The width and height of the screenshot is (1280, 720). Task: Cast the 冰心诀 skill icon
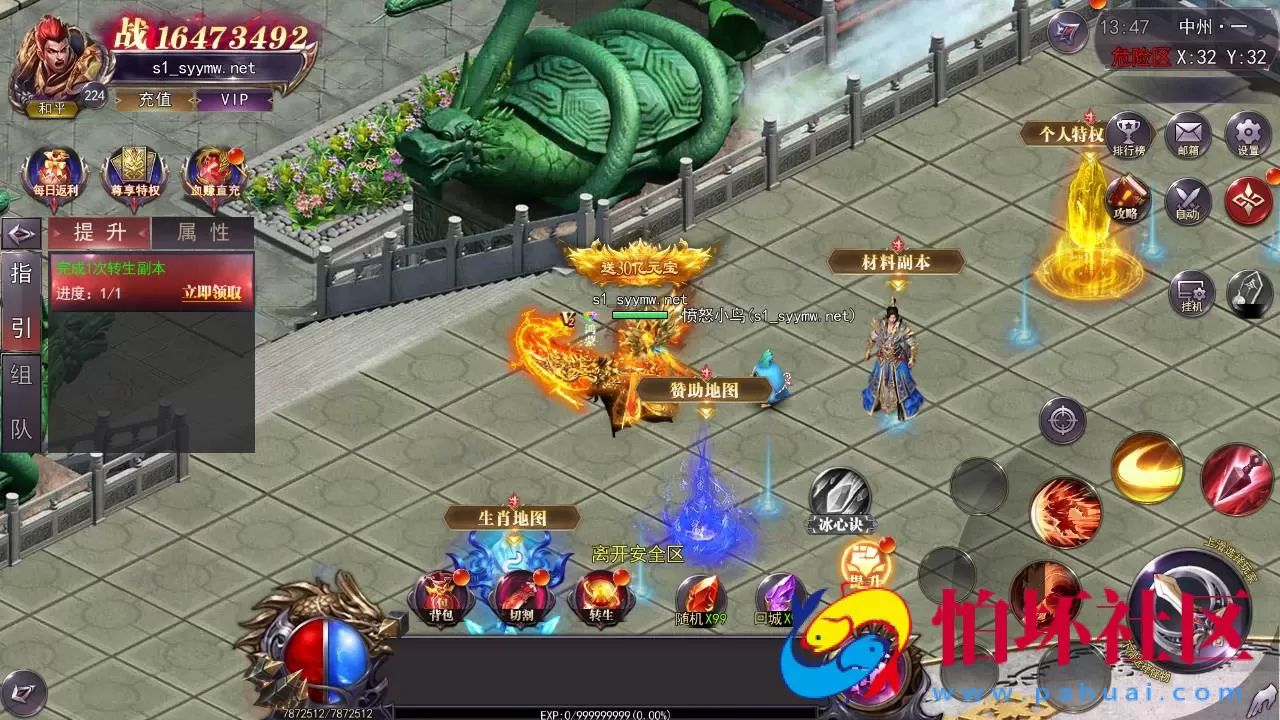(838, 493)
